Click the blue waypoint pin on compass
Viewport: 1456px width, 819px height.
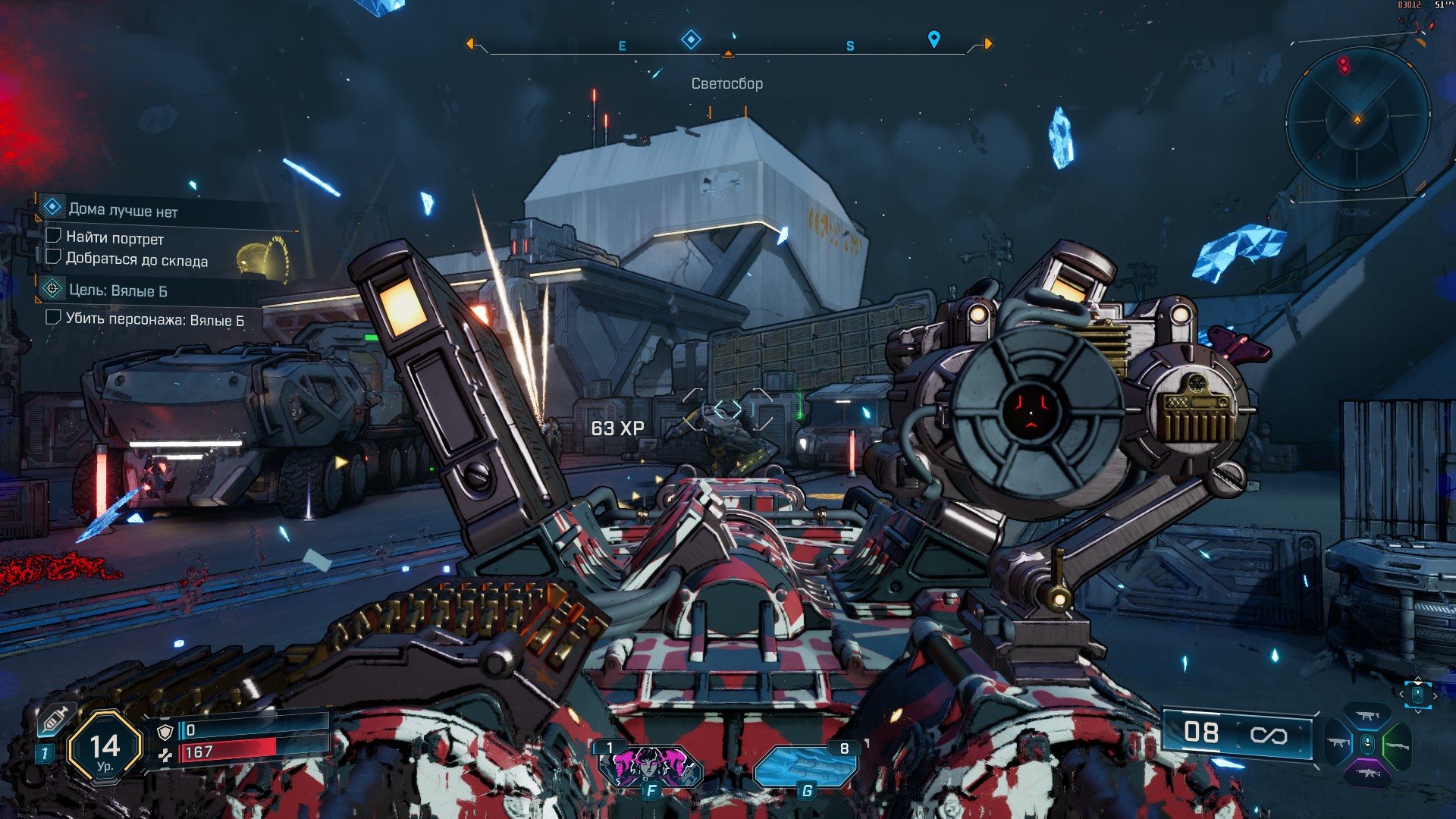pos(934,39)
